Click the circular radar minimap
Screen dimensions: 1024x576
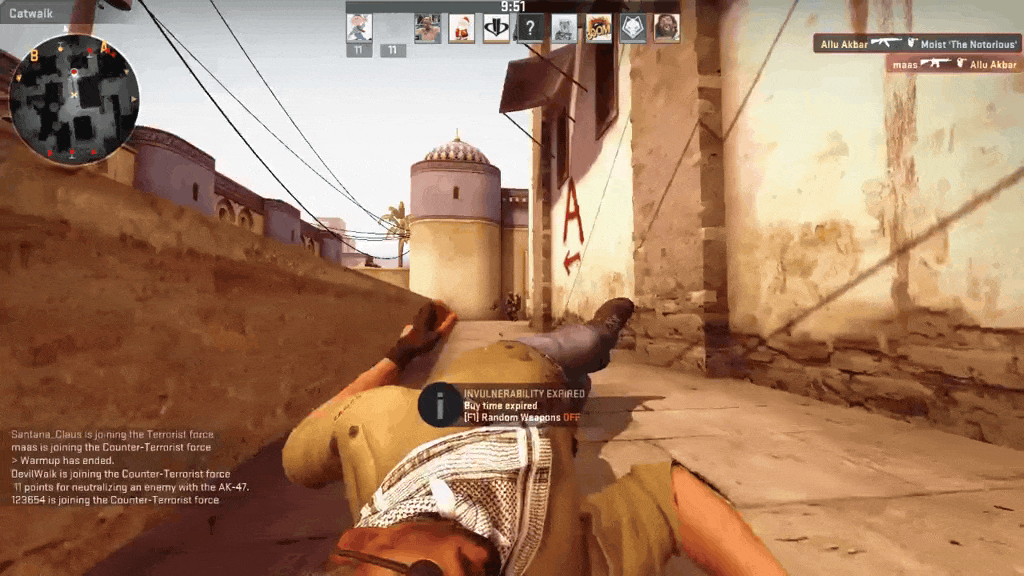[x=74, y=98]
